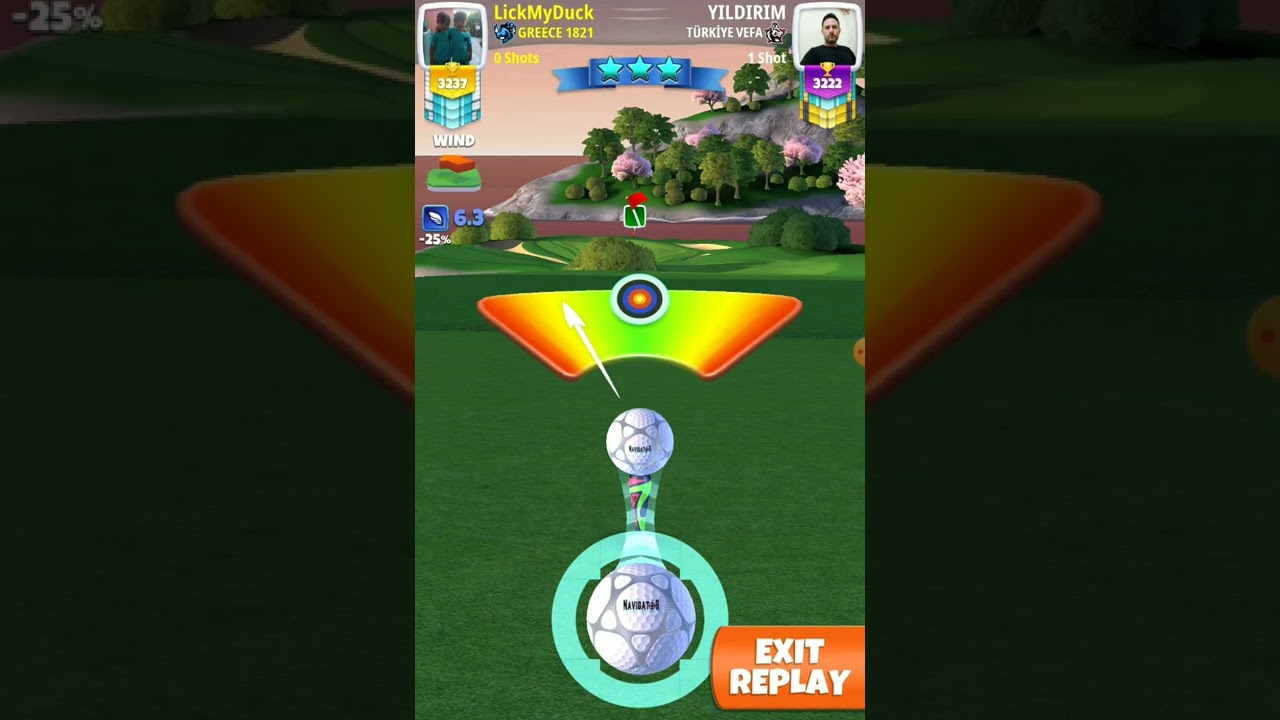Tap LickMyDuck's player avatar
The image size is (1280, 720).
click(452, 36)
